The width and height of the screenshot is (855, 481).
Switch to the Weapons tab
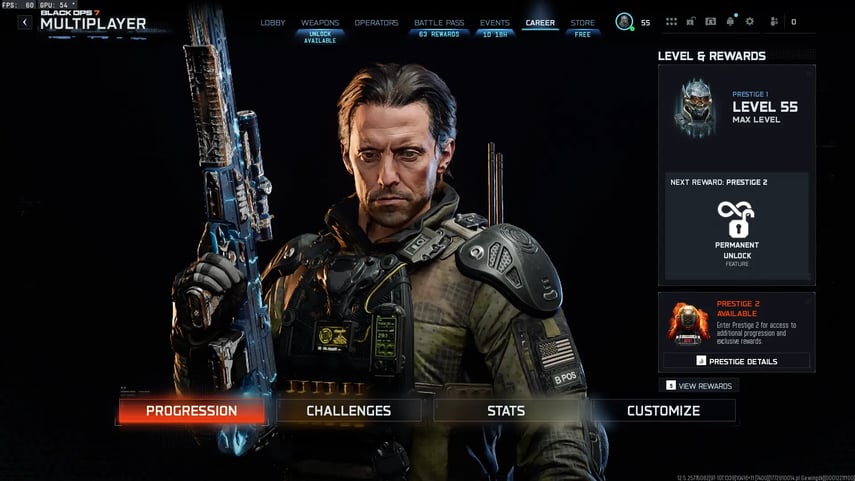tap(320, 22)
